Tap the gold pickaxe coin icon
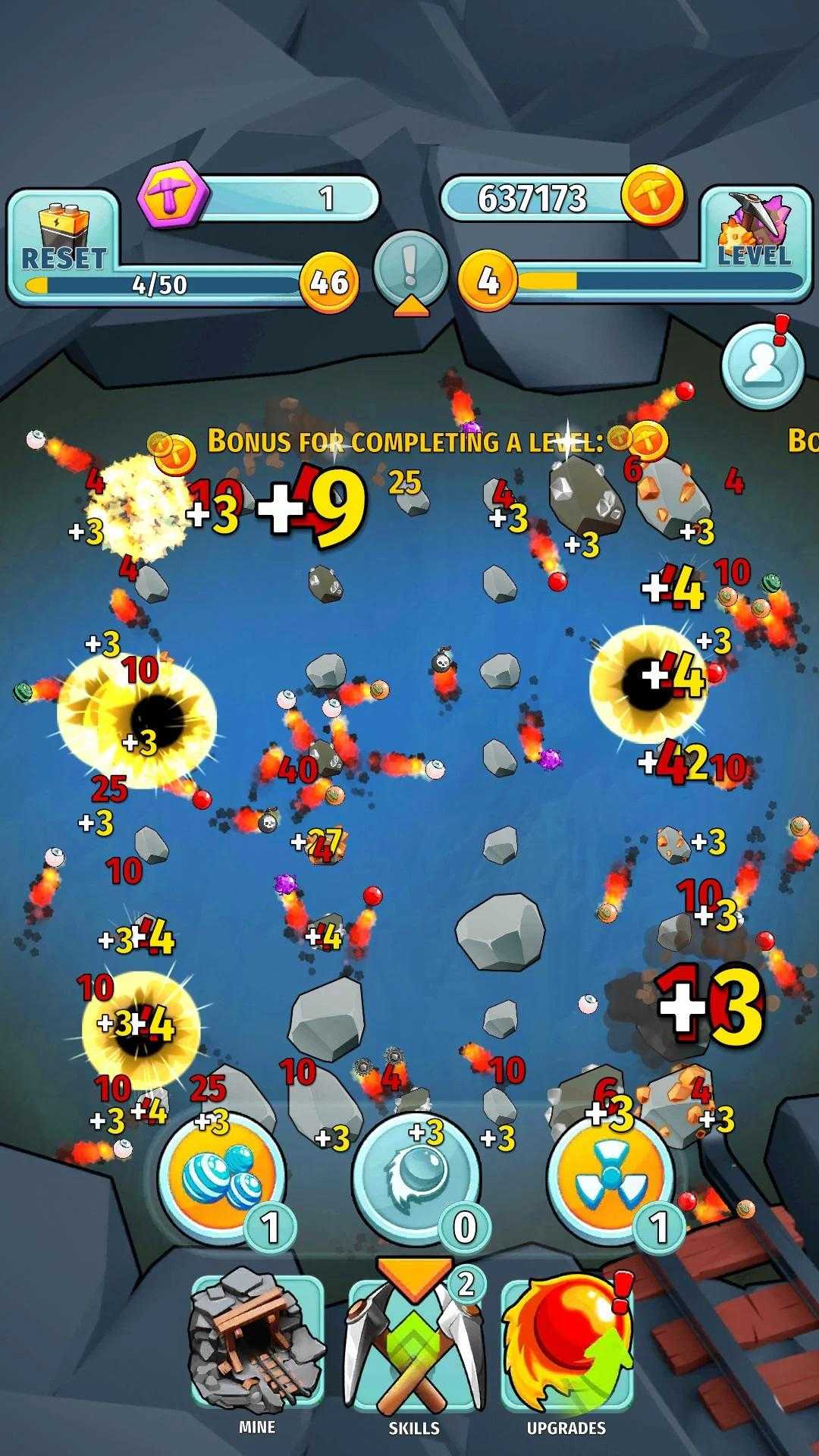 tap(652, 196)
